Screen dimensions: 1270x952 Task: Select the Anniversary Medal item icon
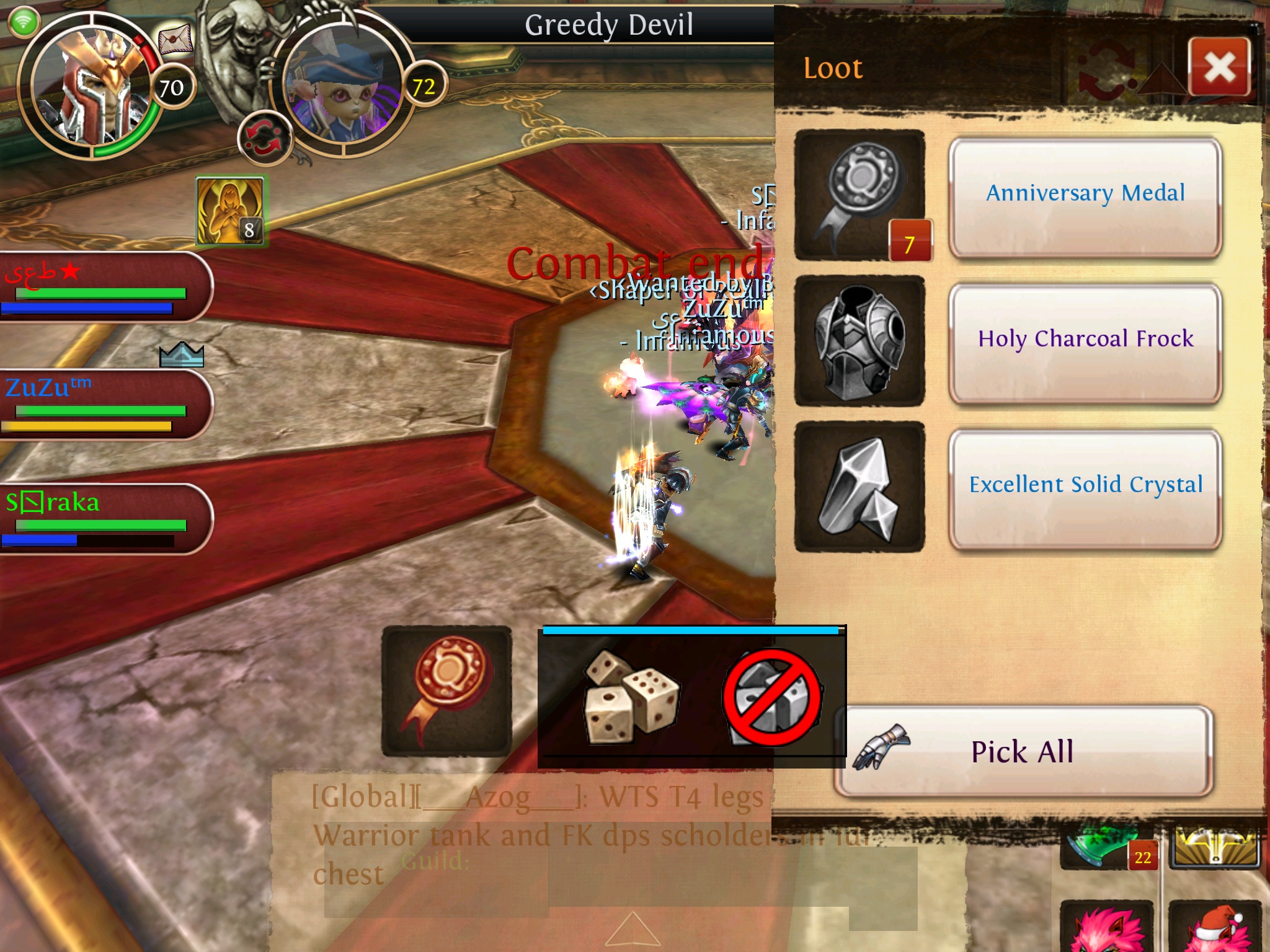tap(860, 195)
